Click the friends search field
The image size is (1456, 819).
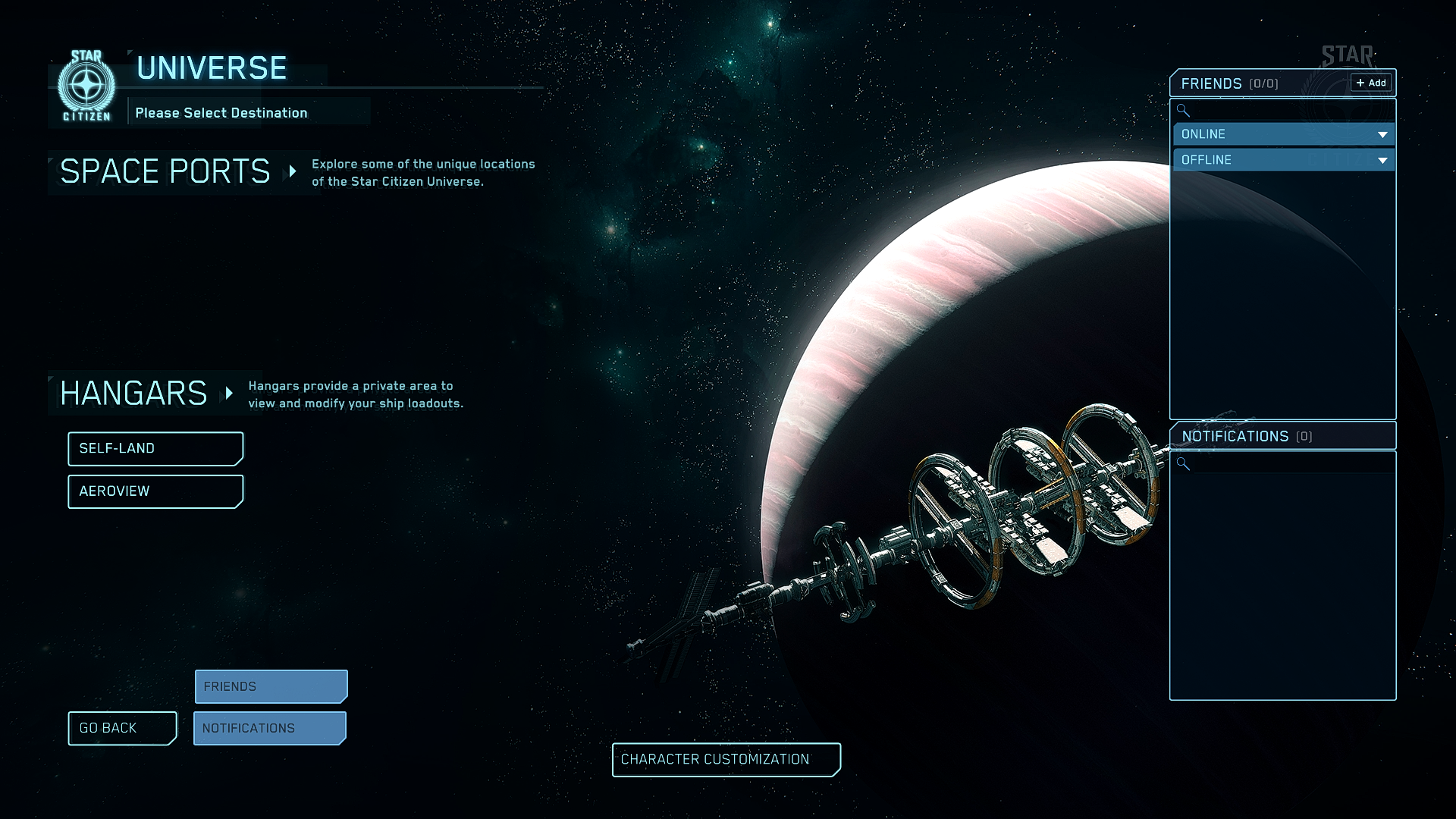pos(1289,111)
